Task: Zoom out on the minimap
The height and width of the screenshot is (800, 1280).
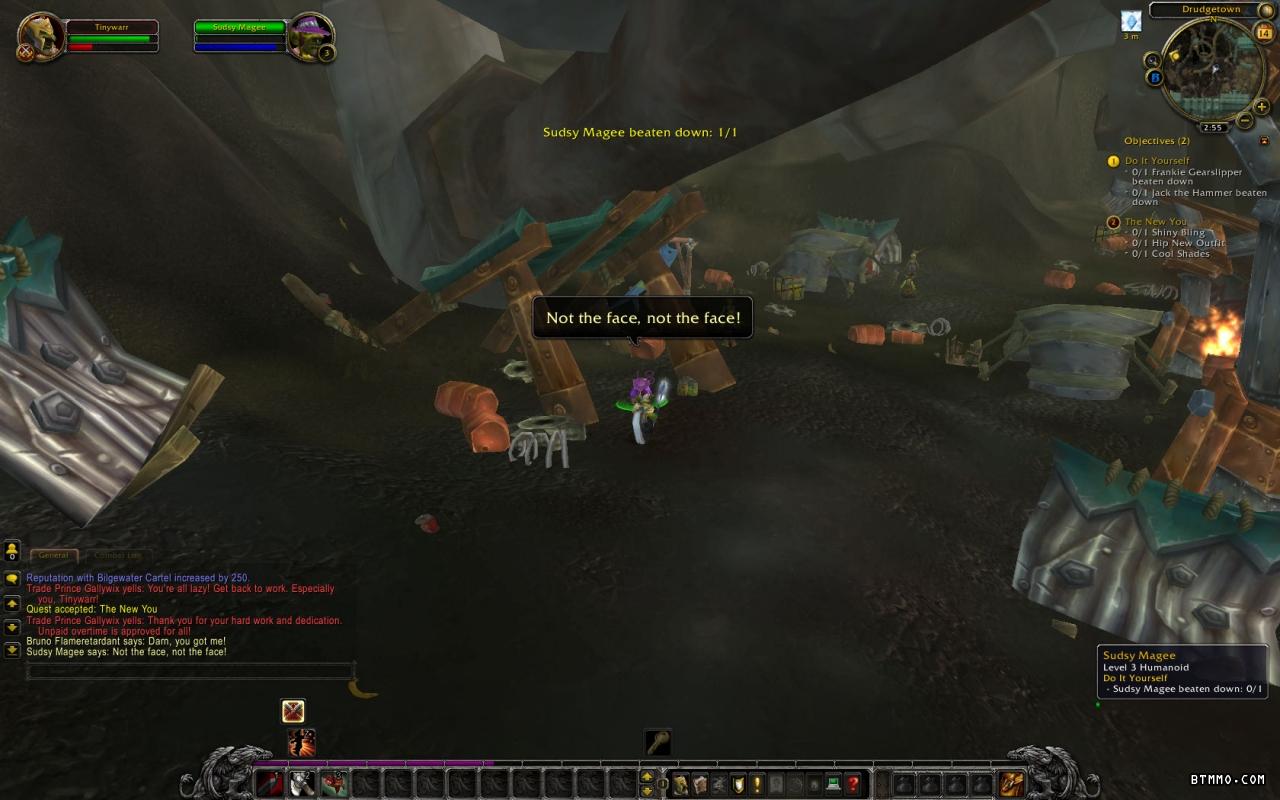Action: [x=1245, y=121]
